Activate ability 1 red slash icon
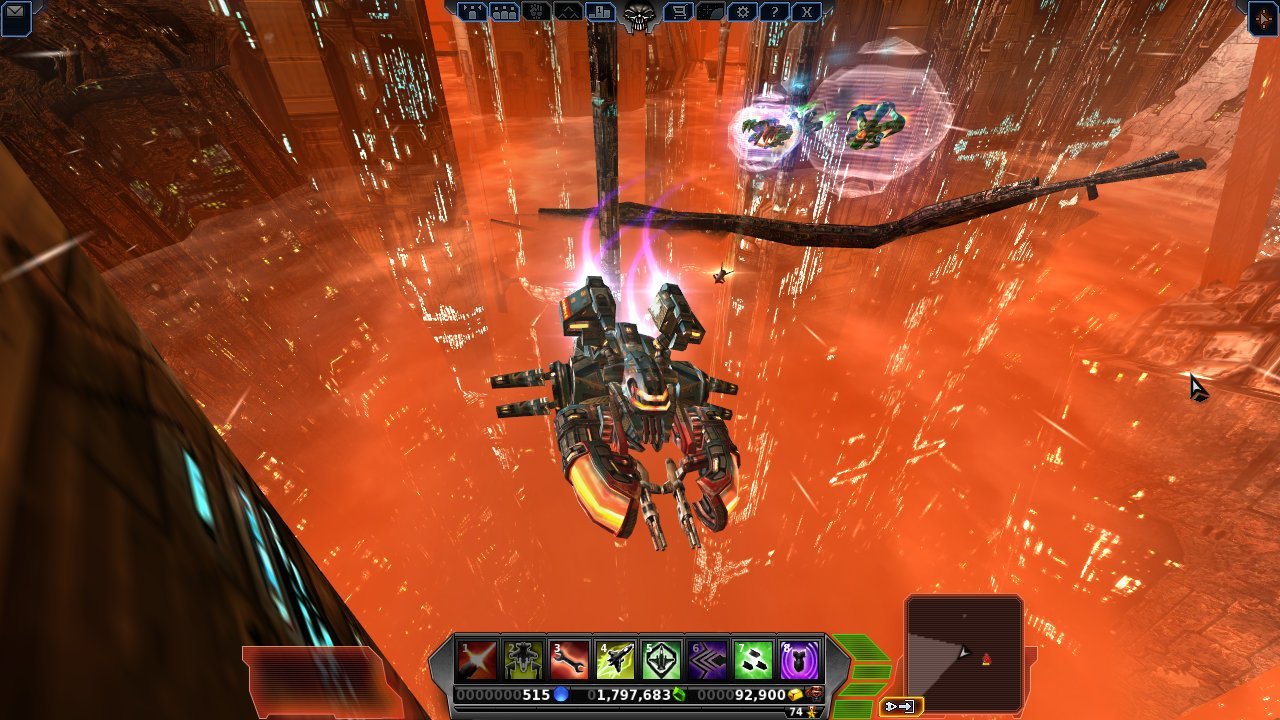 click(477, 660)
